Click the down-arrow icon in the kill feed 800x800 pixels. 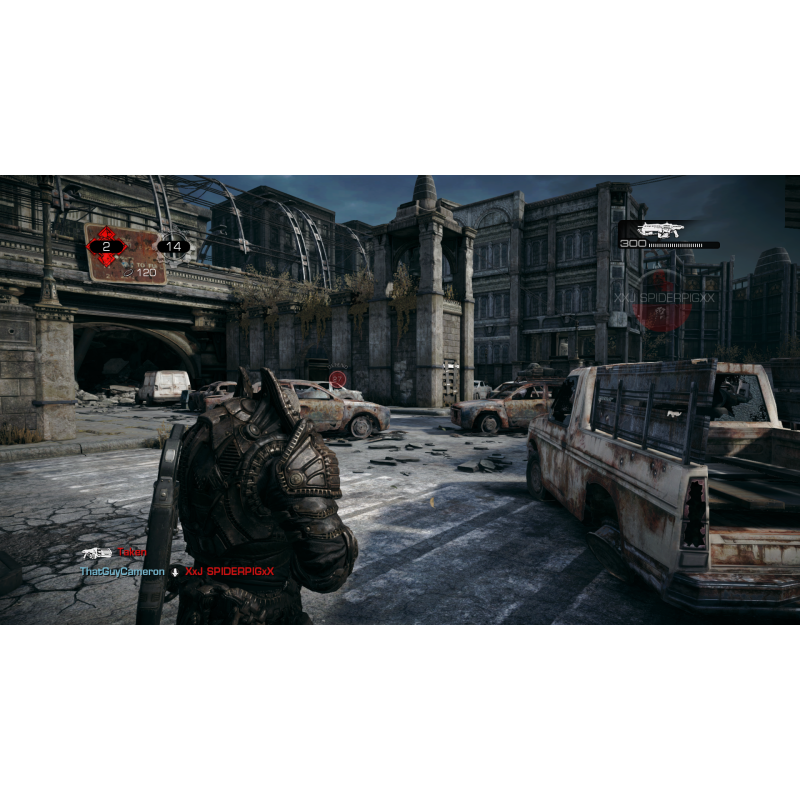point(175,572)
